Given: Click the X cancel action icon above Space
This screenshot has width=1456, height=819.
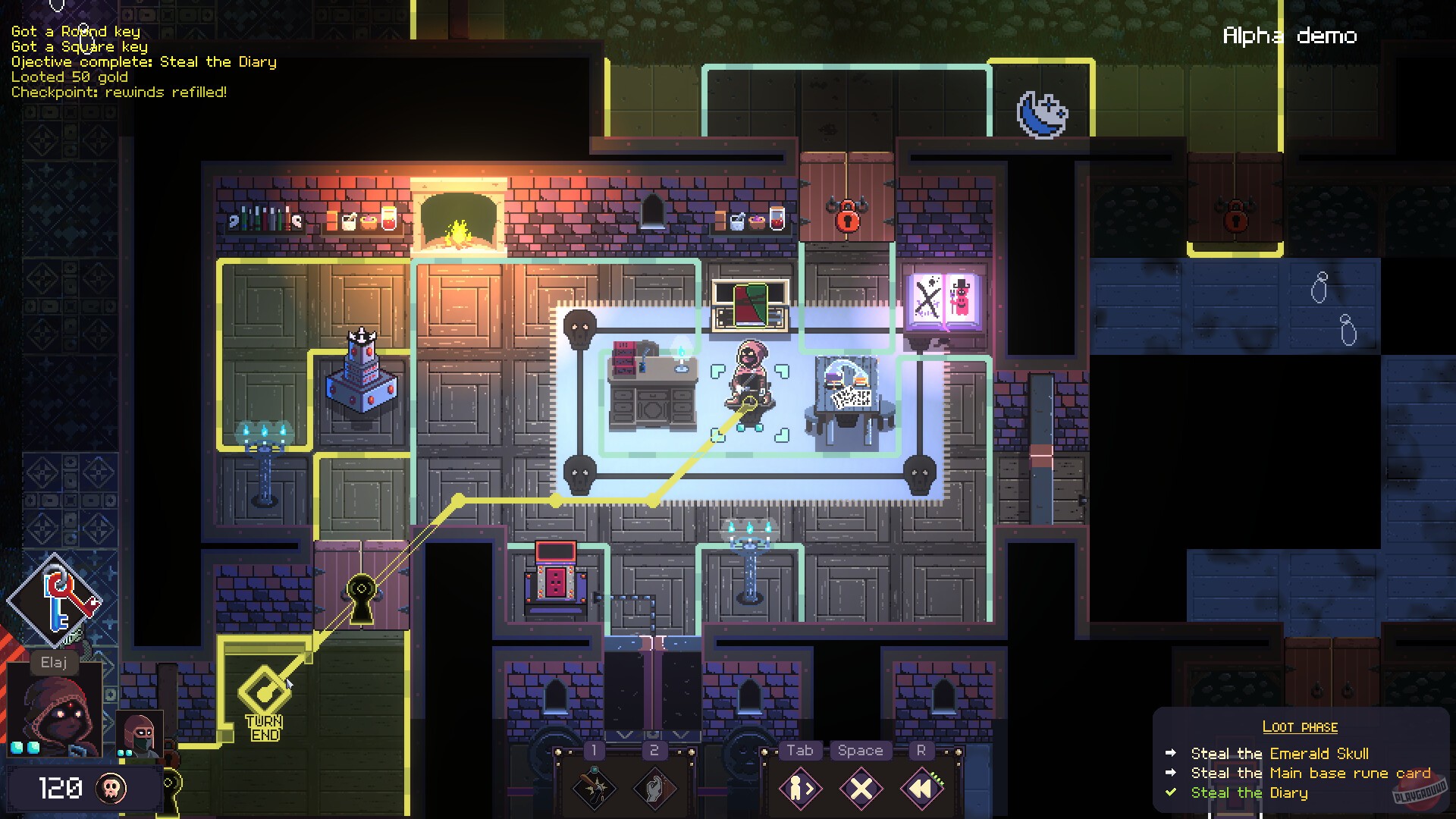Looking at the screenshot, I should (x=860, y=787).
